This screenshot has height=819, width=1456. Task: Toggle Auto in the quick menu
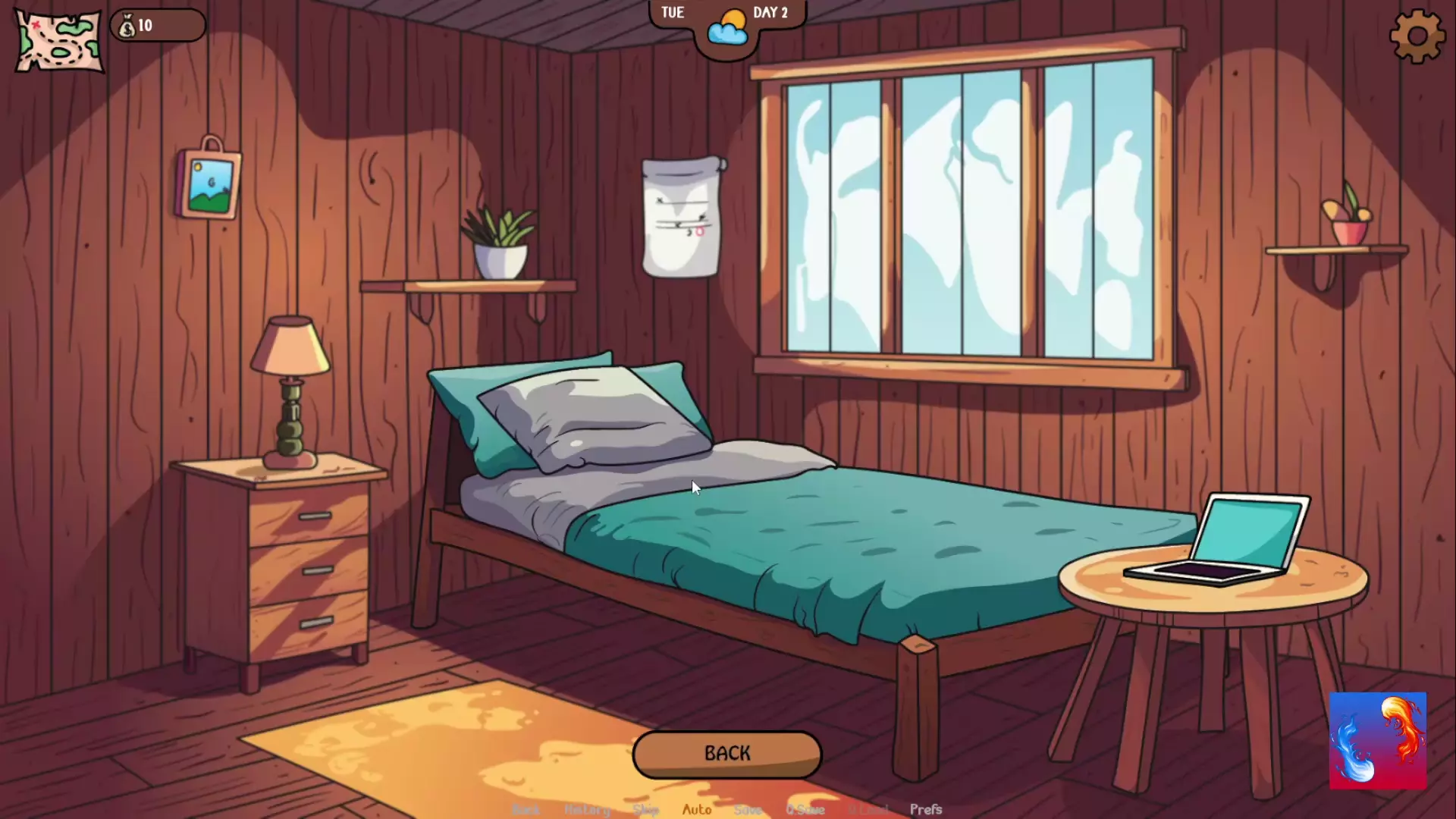(697, 810)
